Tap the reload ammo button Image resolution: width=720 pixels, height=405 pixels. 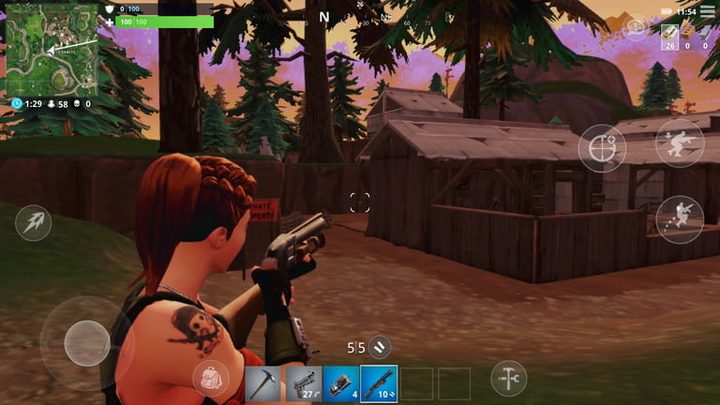380,347
